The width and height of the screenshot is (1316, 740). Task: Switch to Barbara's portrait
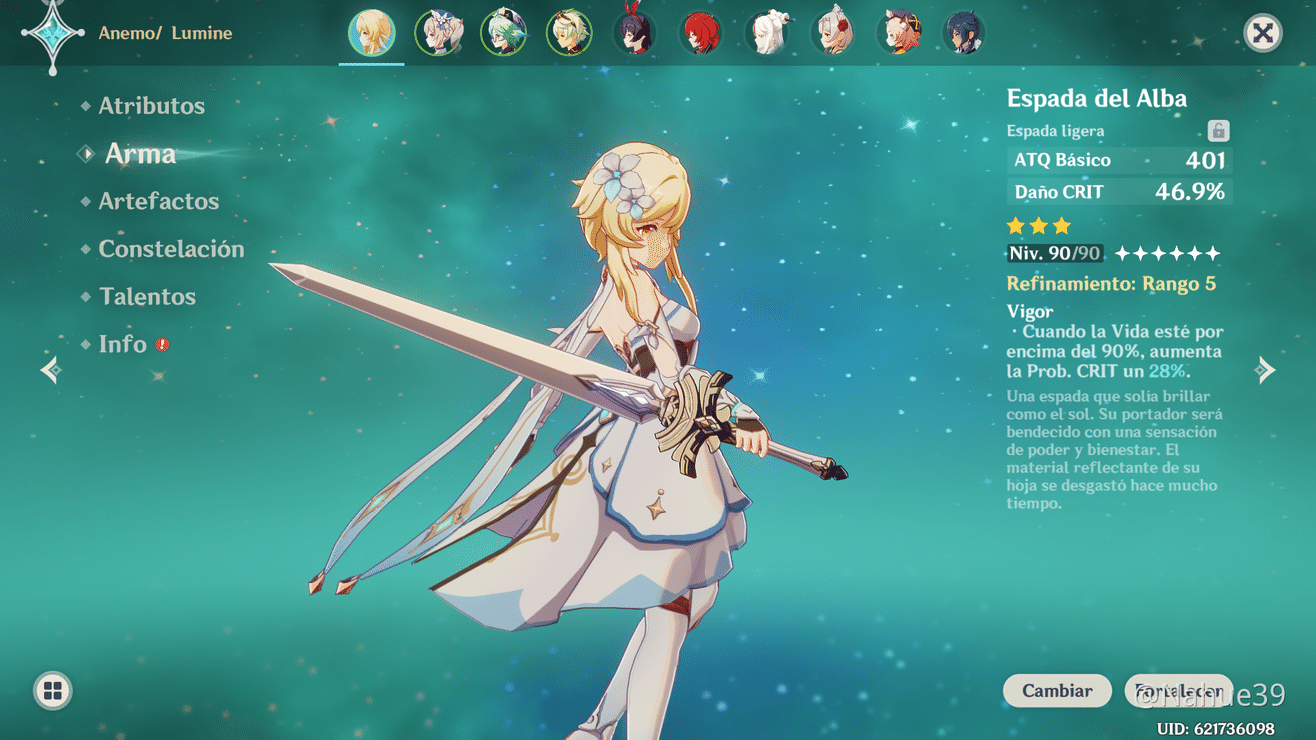(x=438, y=33)
